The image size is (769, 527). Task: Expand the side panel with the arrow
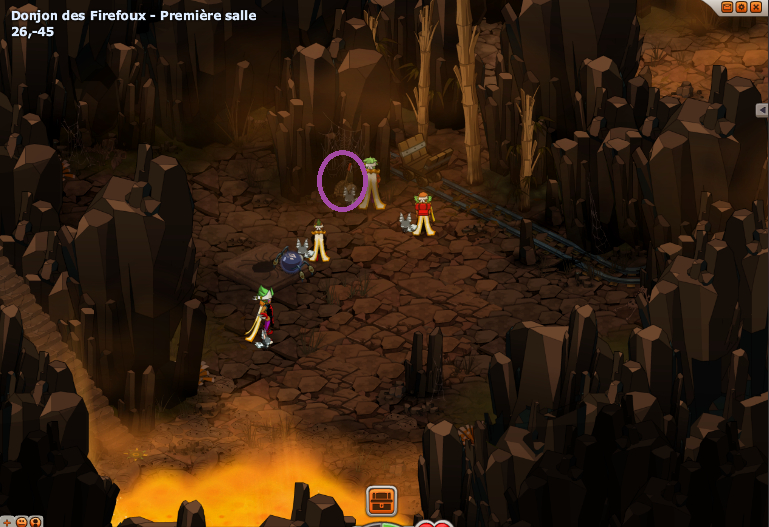(762, 110)
